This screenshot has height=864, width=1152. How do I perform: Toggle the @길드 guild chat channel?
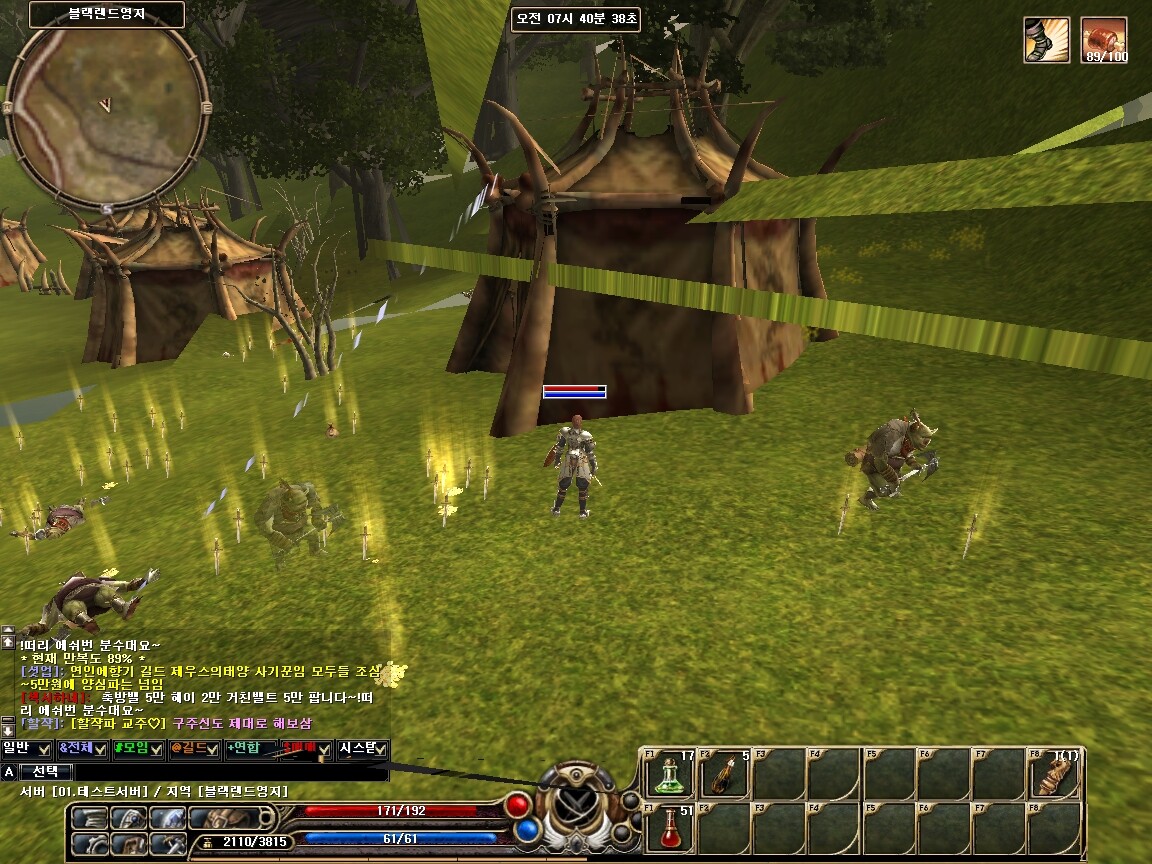point(194,748)
